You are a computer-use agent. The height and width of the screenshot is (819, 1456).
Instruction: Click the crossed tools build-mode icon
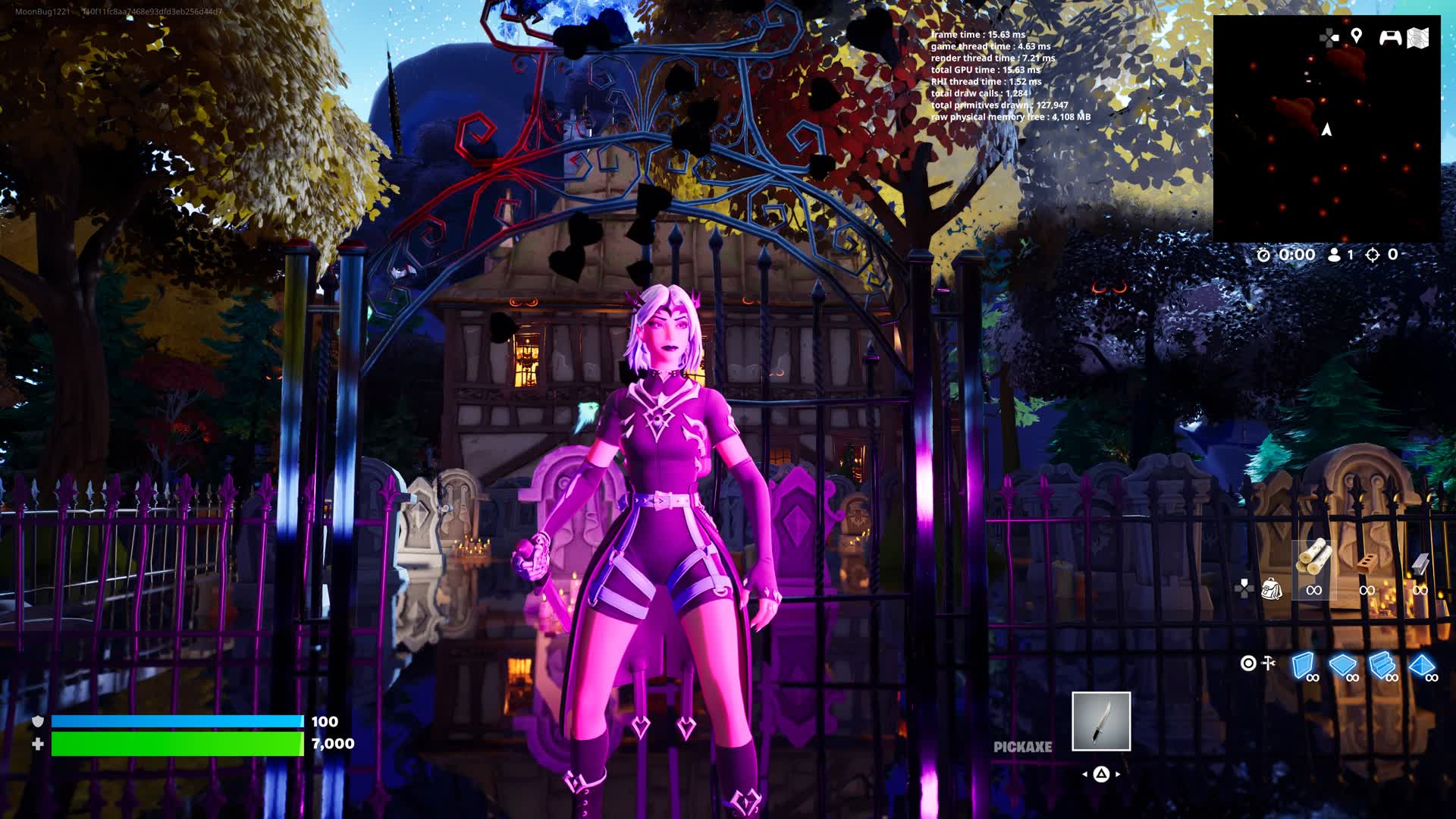tap(1268, 664)
